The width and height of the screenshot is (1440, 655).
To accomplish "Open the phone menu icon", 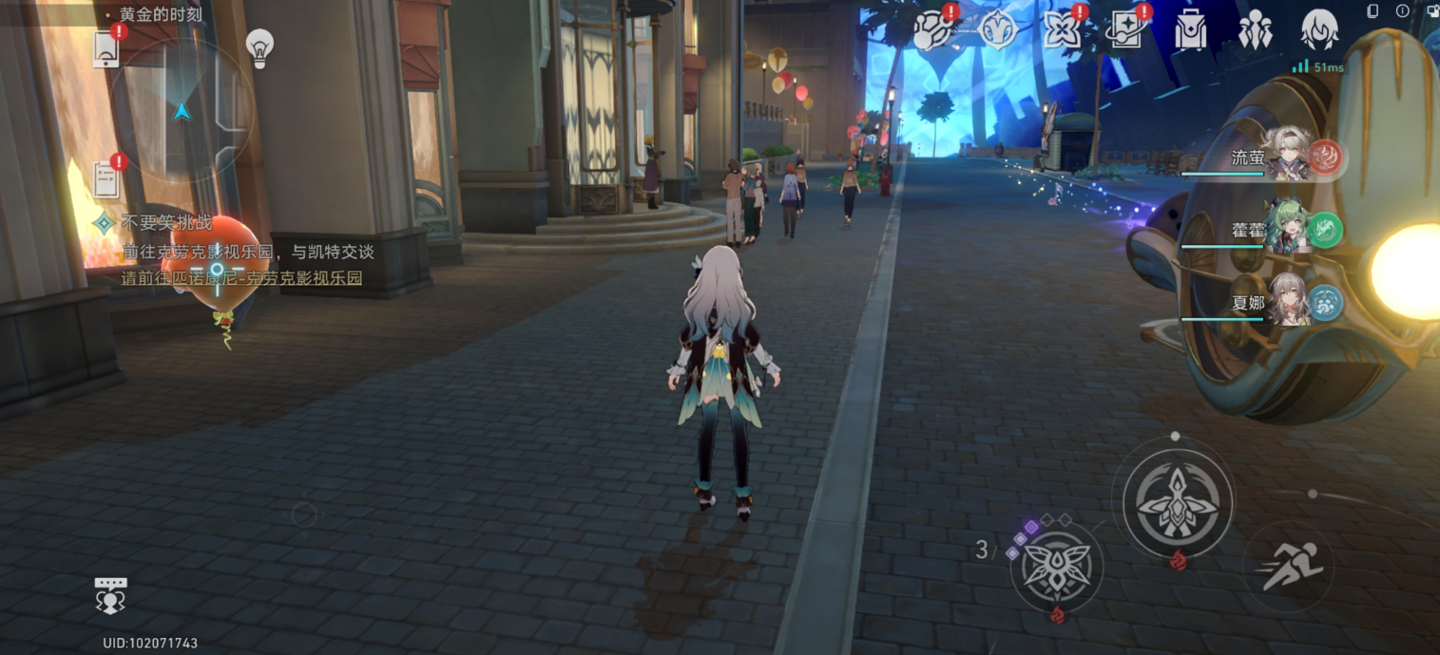I will tap(106, 47).
